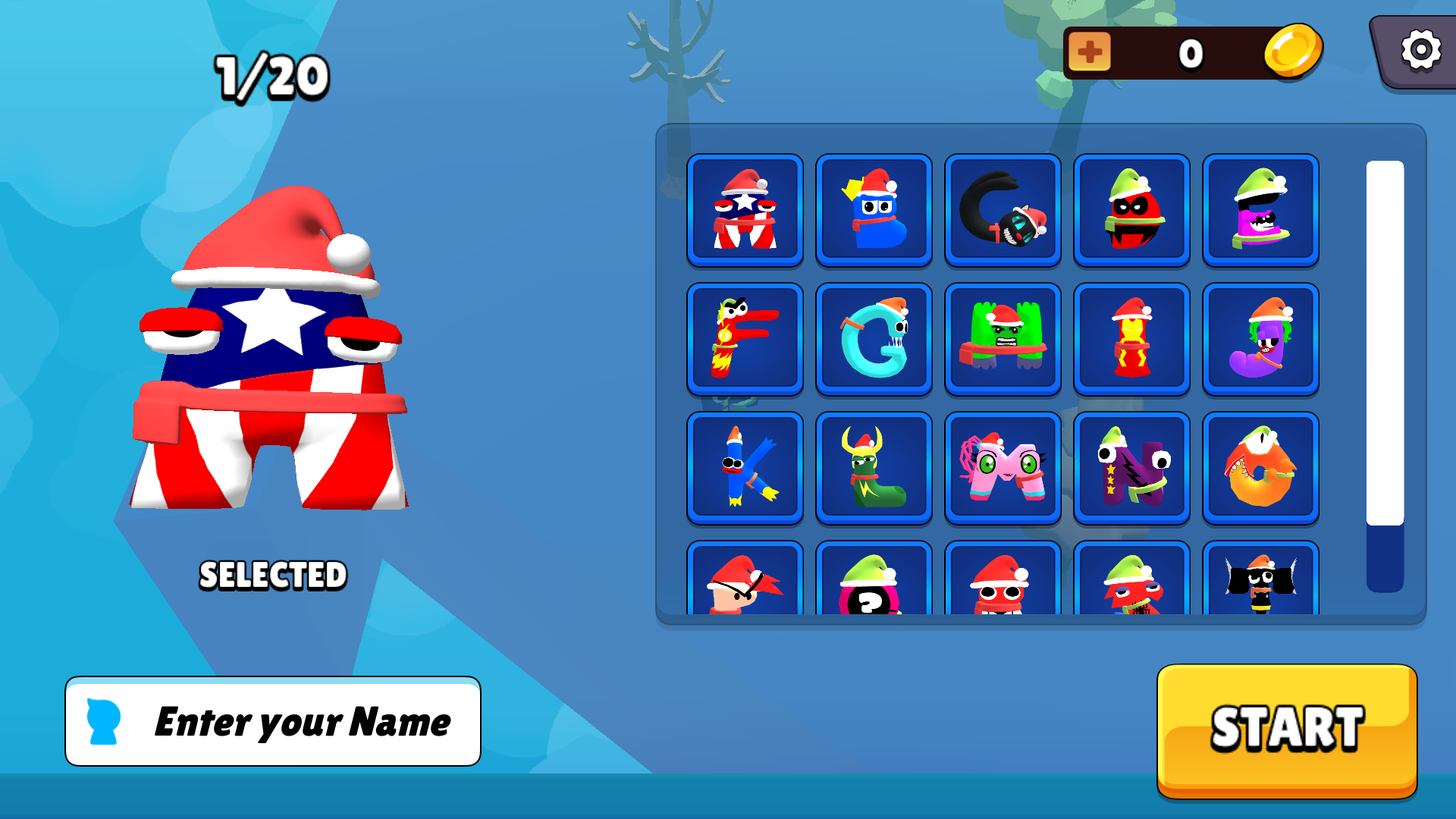The width and height of the screenshot is (1456, 819).
Task: Select the pink letter M character
Action: point(1003,468)
